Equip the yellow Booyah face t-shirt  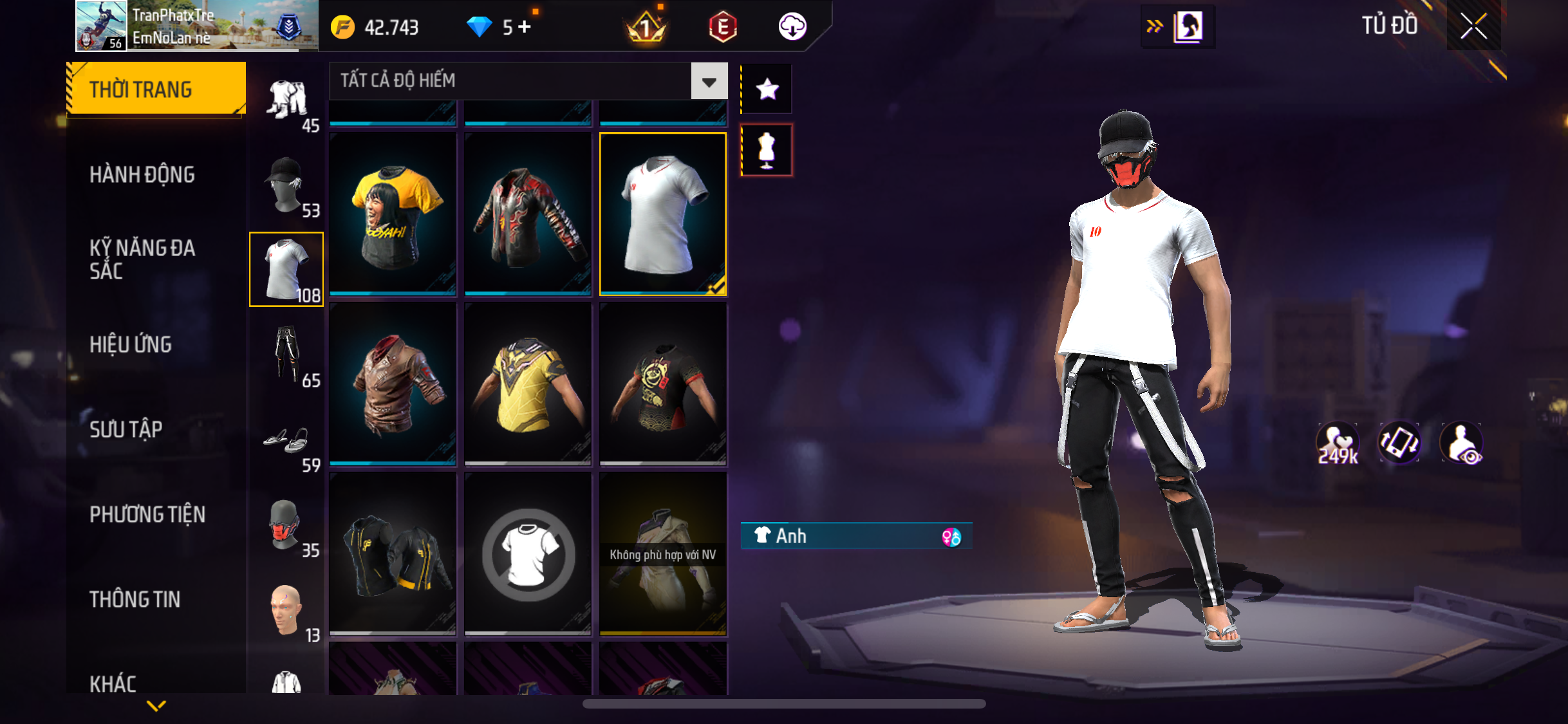[393, 214]
